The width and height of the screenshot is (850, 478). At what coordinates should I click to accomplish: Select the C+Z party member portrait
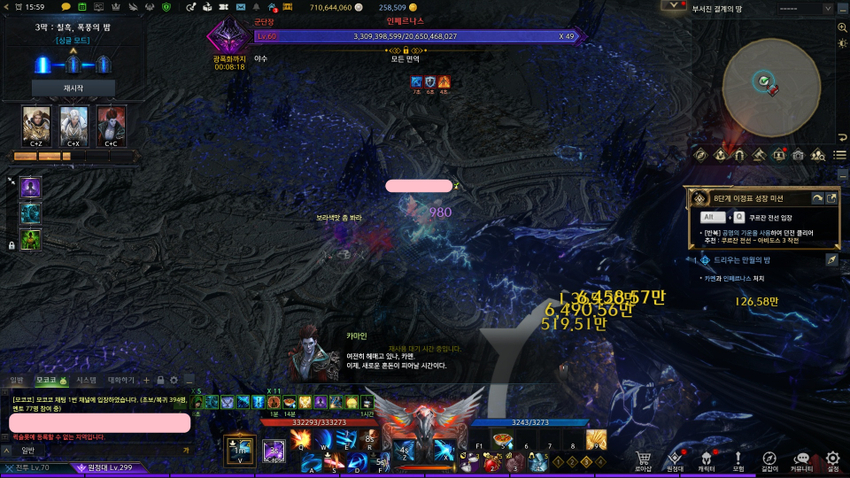point(36,125)
